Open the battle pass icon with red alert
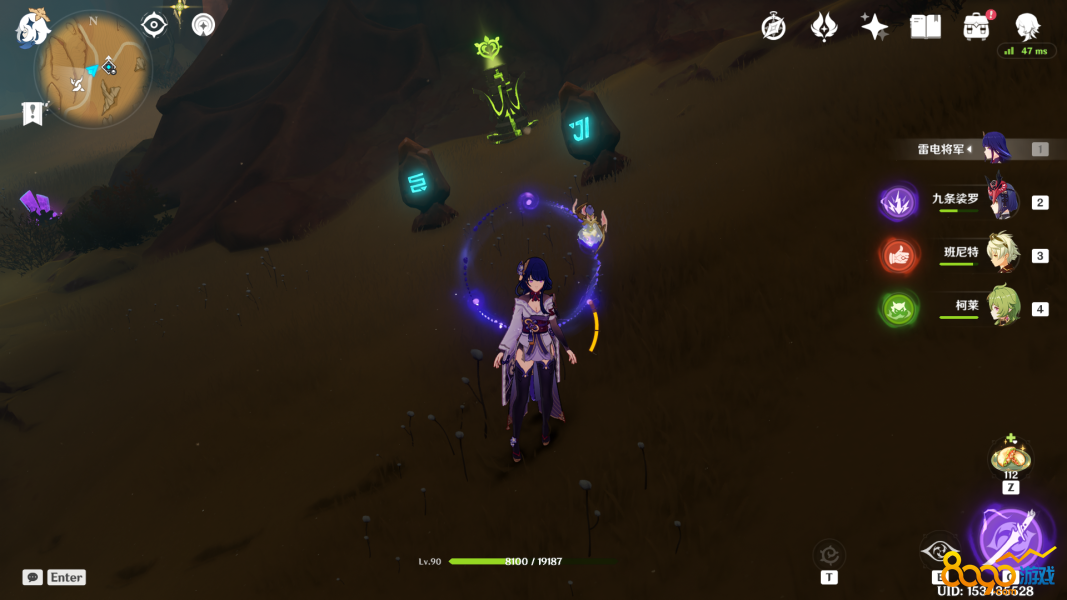The height and width of the screenshot is (600, 1067). [977, 27]
